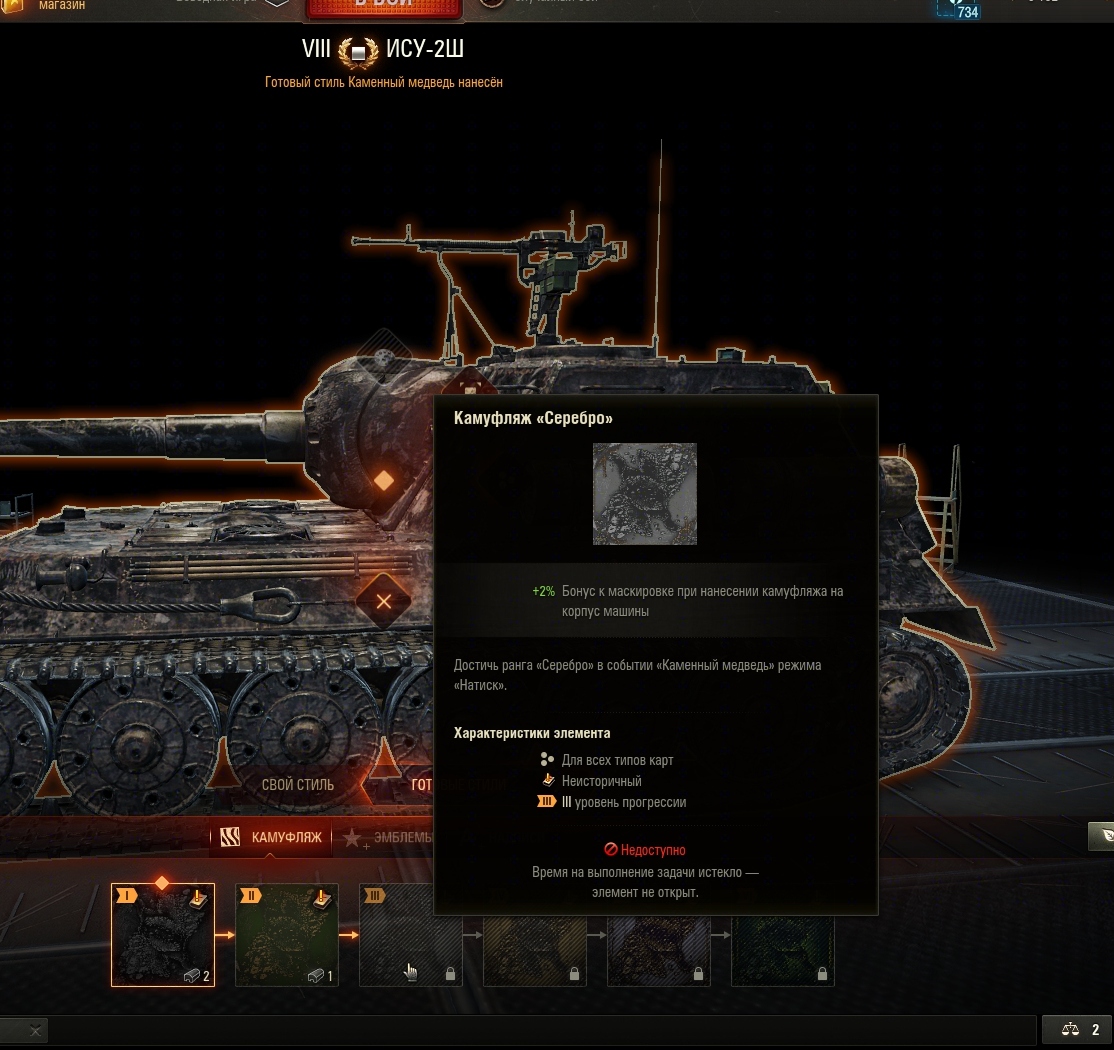
Task: Switch to the Эмблемы tab
Action: click(x=390, y=838)
